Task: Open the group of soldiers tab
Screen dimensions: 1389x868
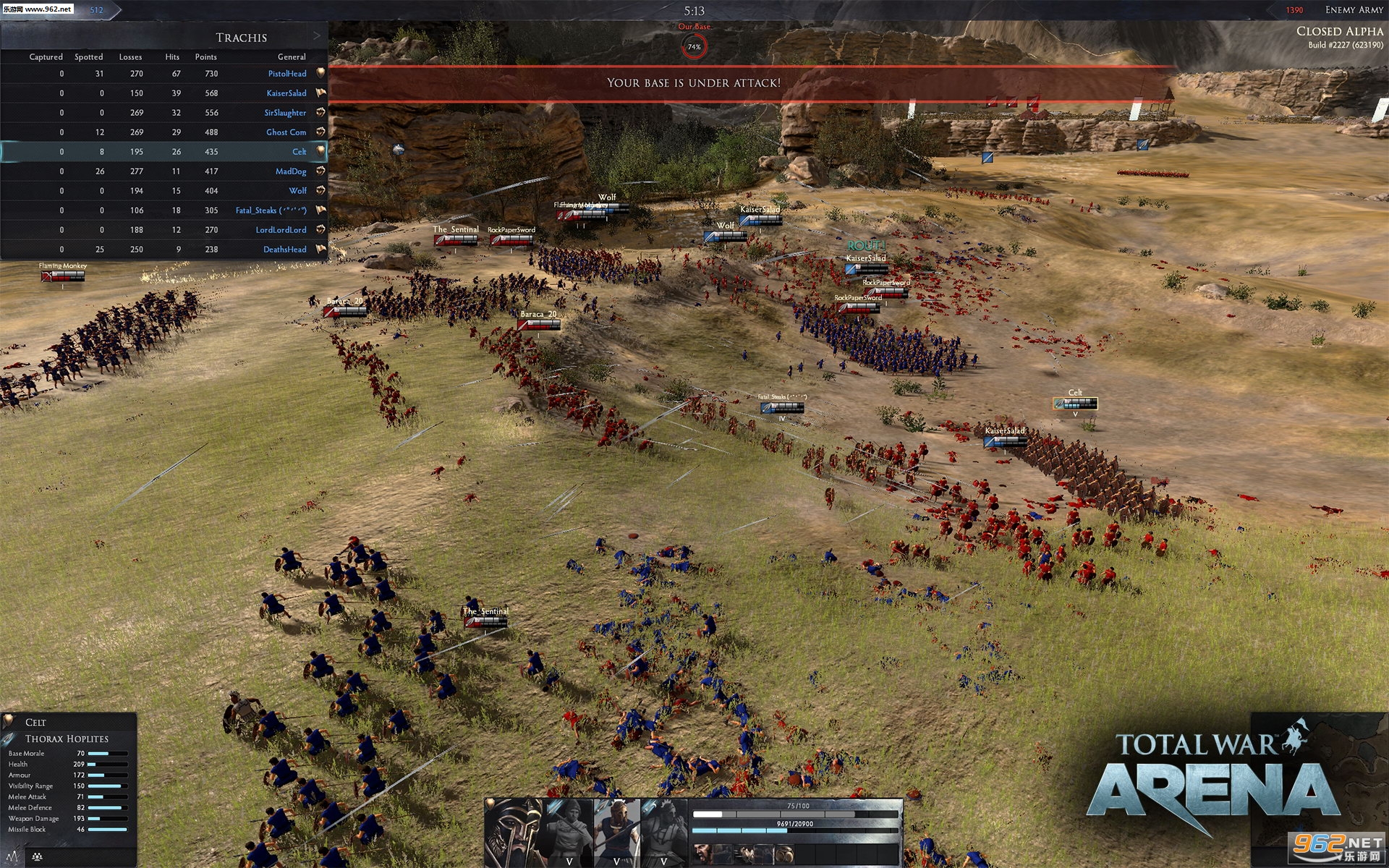Action: [x=37, y=857]
